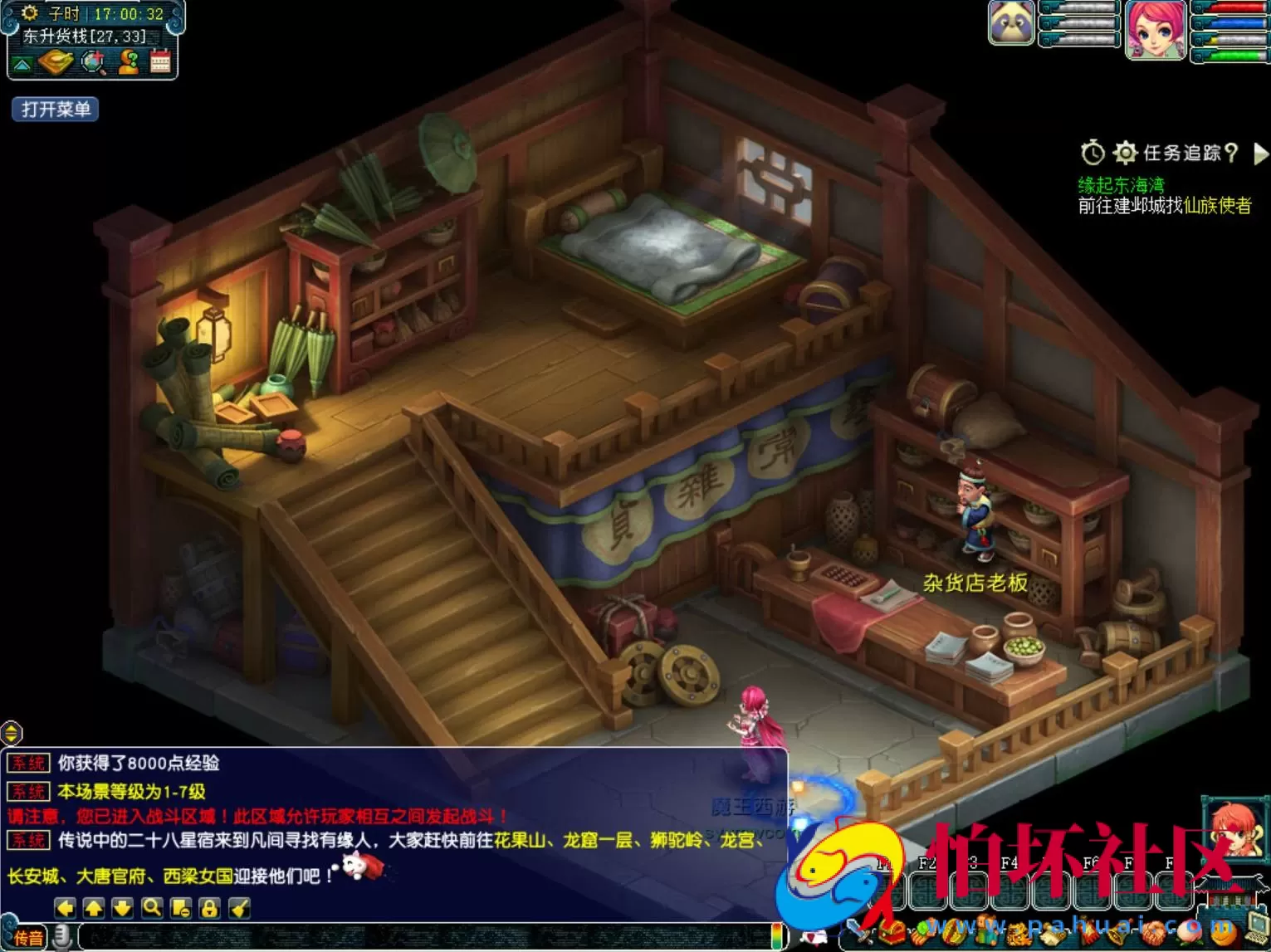Click the NPC finder question-mark icon

[129, 61]
